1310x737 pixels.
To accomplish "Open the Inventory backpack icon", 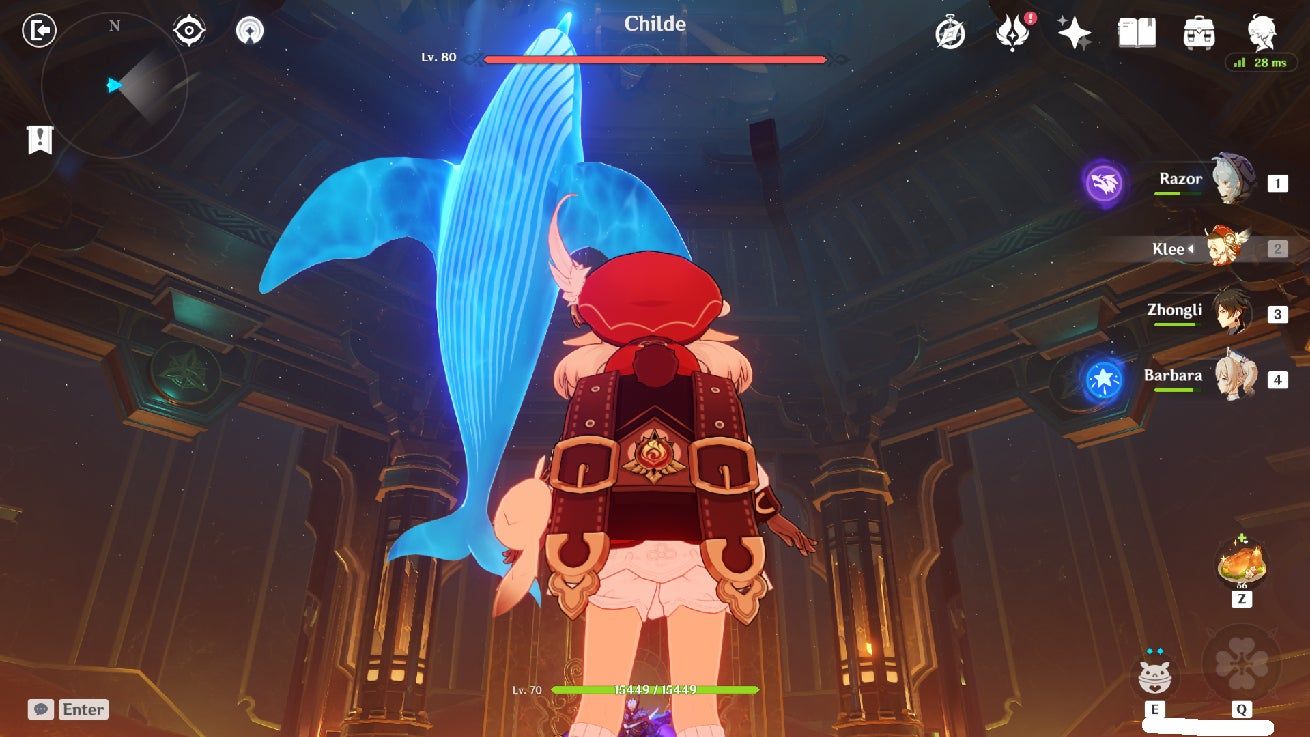I will click(x=1197, y=32).
